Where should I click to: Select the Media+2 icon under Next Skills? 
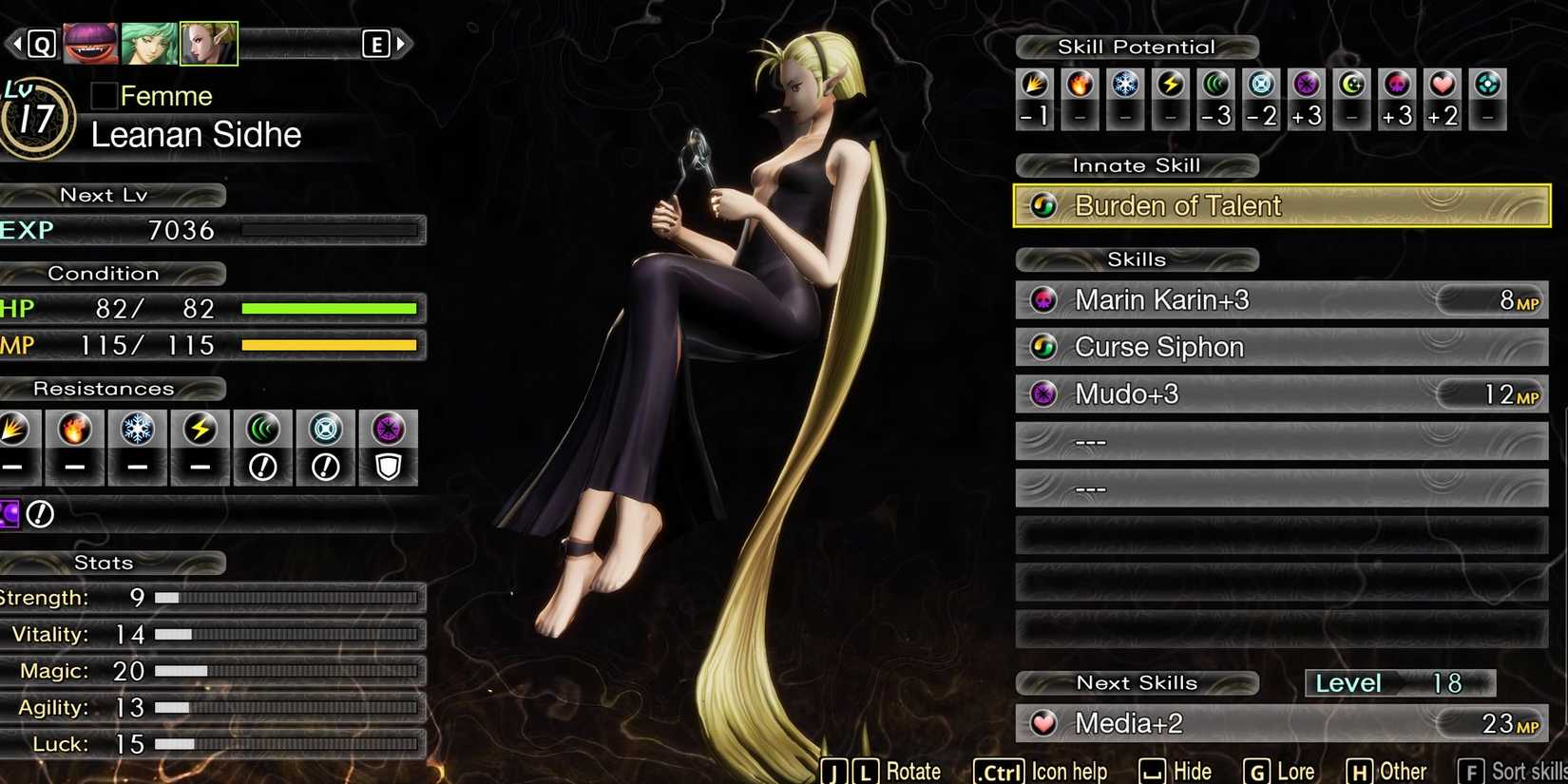(1043, 723)
